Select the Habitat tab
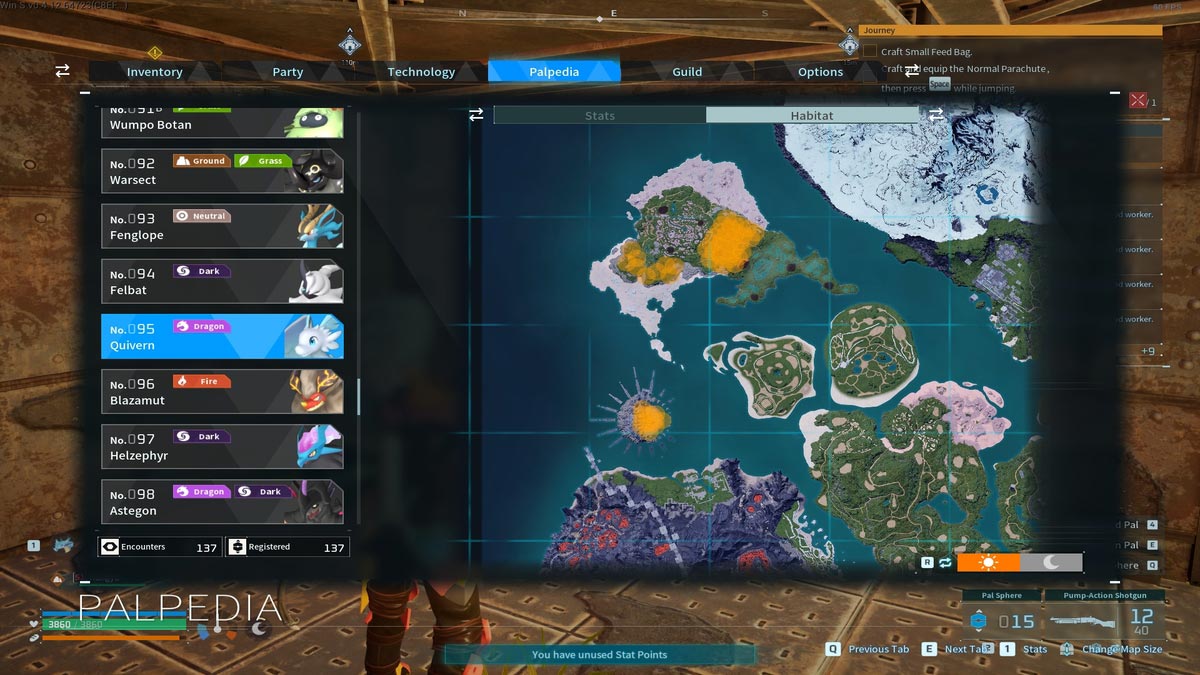Image resolution: width=1200 pixels, height=675 pixels. click(x=811, y=116)
